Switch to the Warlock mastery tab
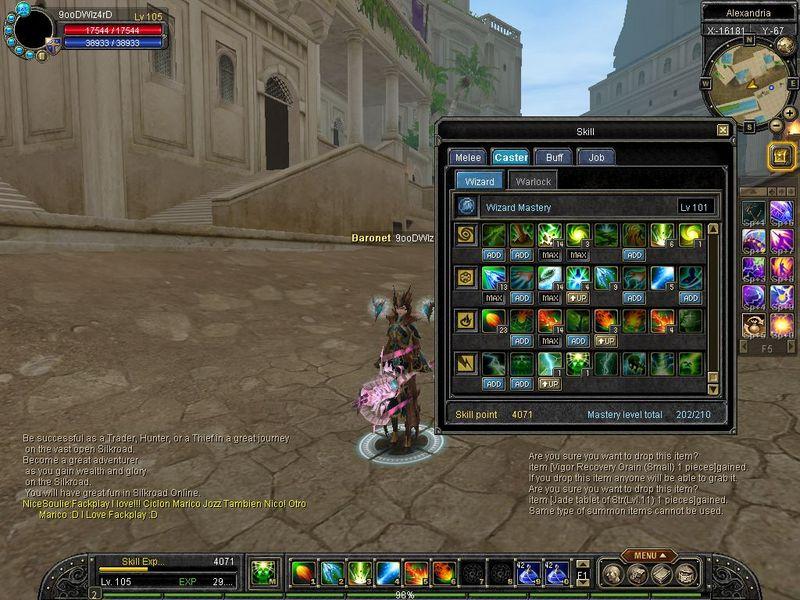This screenshot has width=800, height=600. point(532,181)
